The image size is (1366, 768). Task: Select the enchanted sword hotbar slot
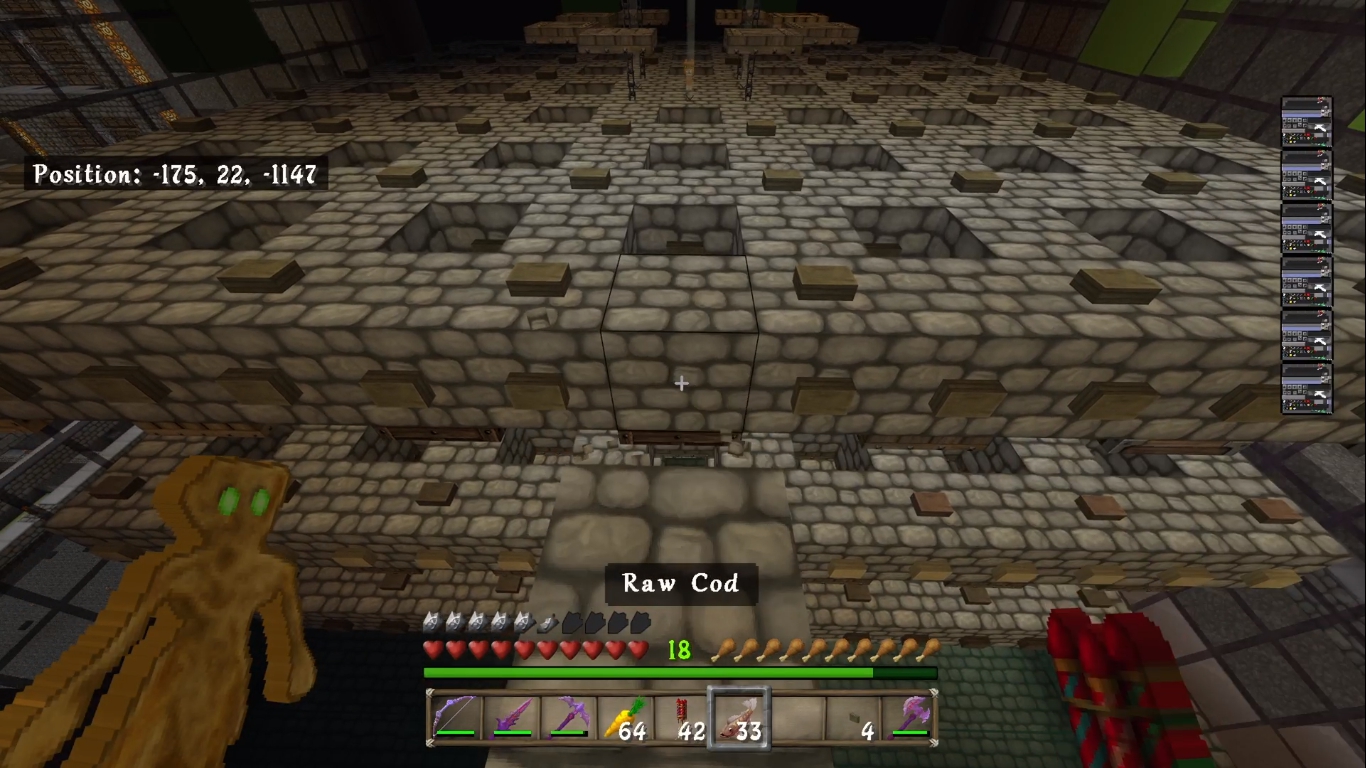[x=511, y=718]
